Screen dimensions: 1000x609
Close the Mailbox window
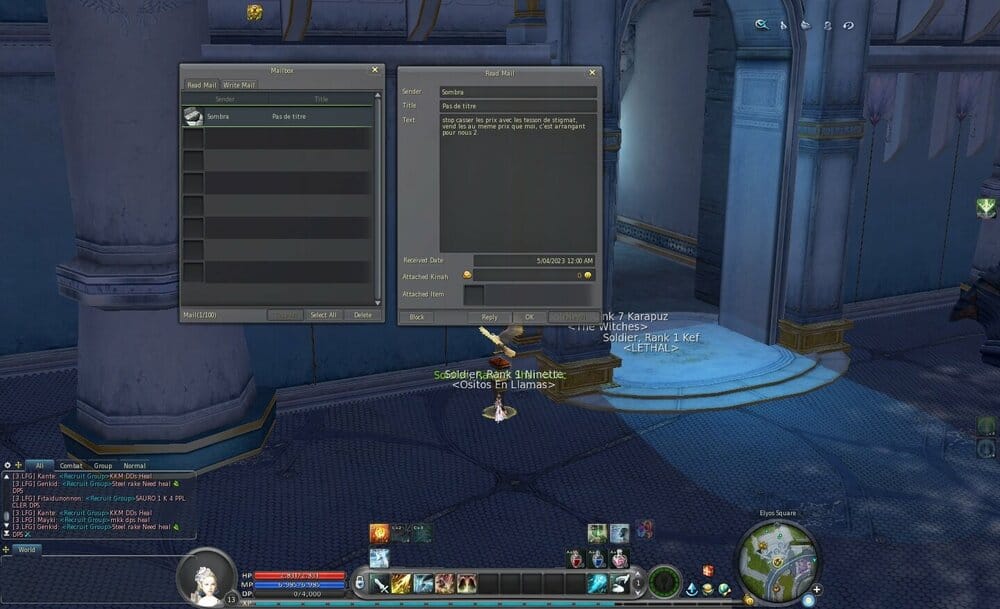click(x=375, y=70)
